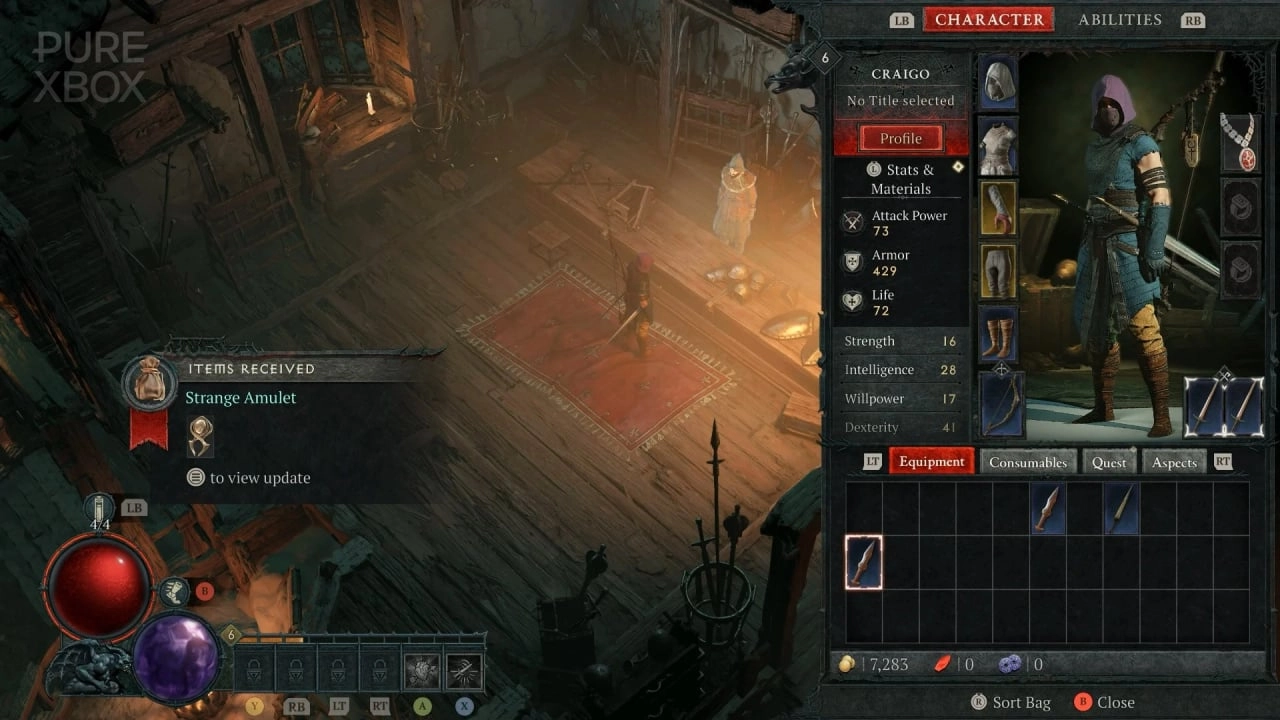Select the Aspects tab

pyautogui.click(x=1173, y=461)
